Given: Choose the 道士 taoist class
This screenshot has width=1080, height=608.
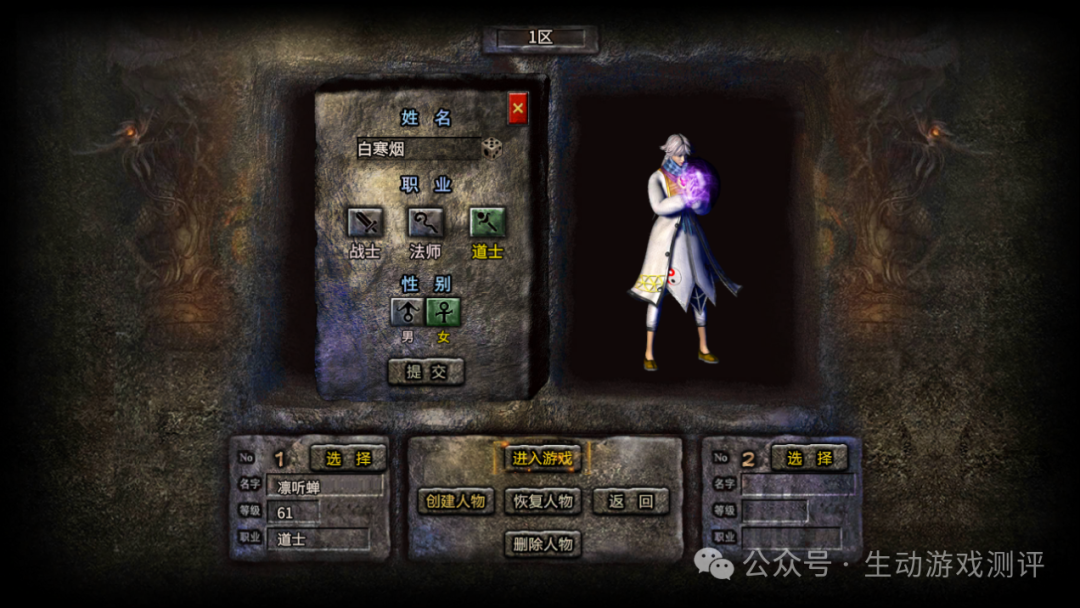Looking at the screenshot, I should pyautogui.click(x=487, y=222).
